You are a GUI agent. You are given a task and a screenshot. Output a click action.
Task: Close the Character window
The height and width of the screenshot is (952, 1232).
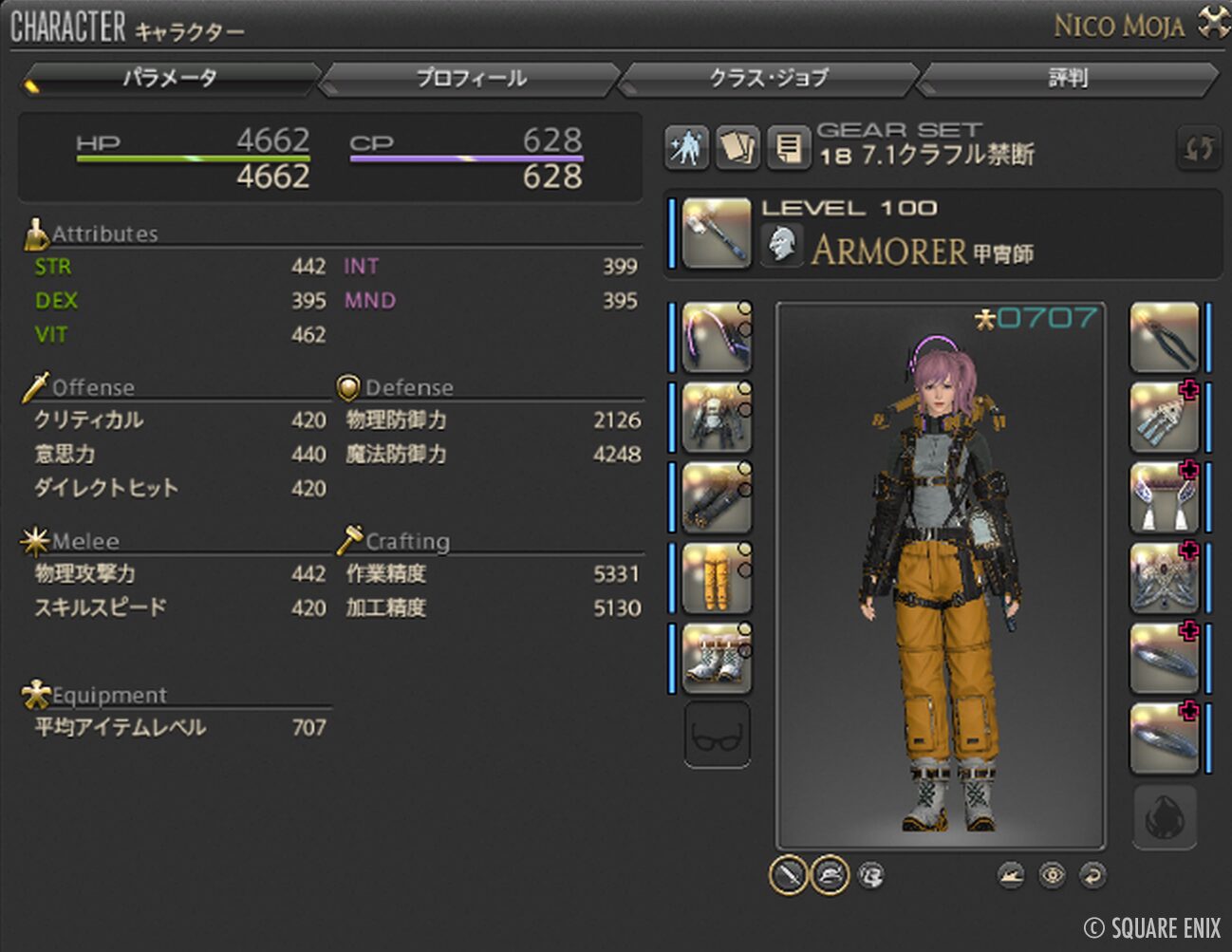point(1213,22)
